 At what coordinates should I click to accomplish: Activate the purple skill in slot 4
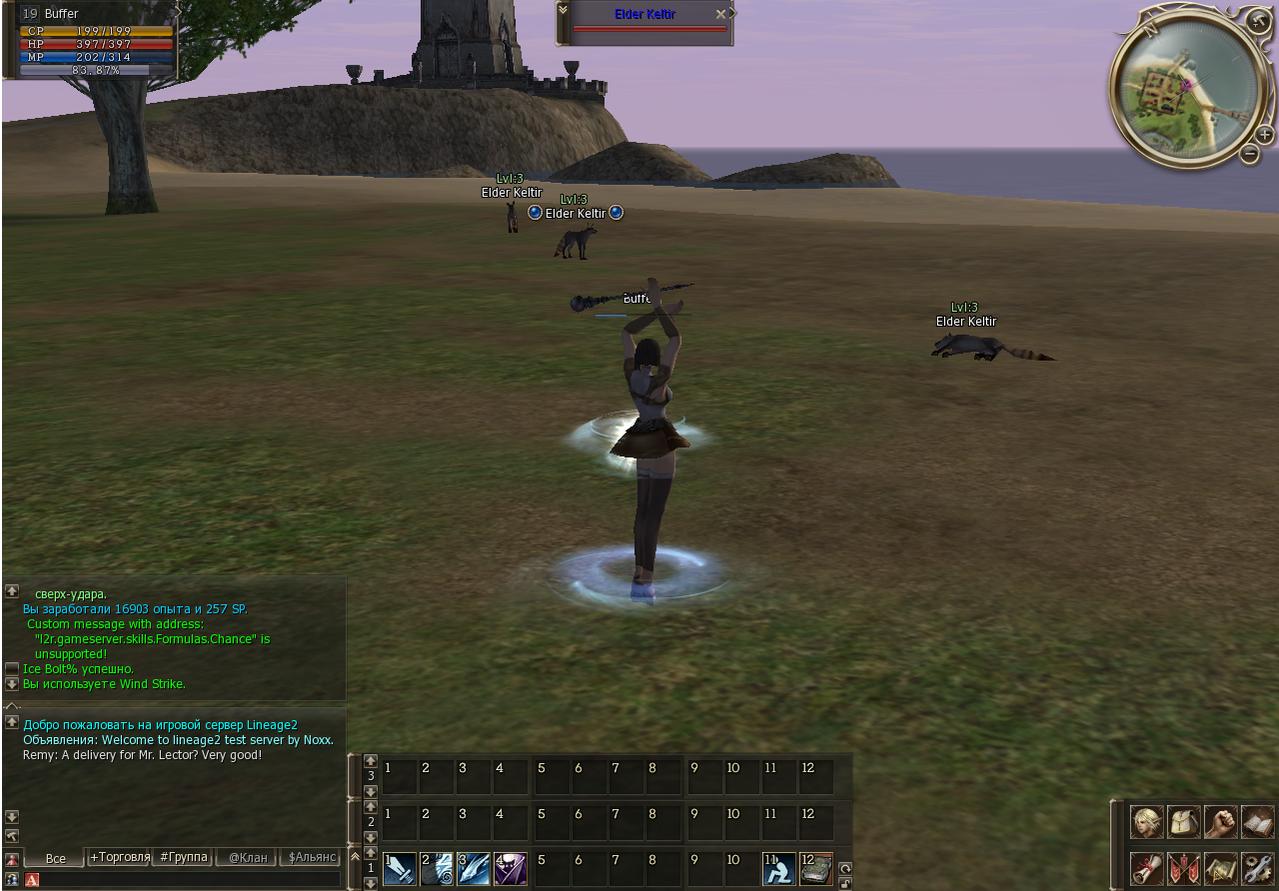tap(511, 868)
